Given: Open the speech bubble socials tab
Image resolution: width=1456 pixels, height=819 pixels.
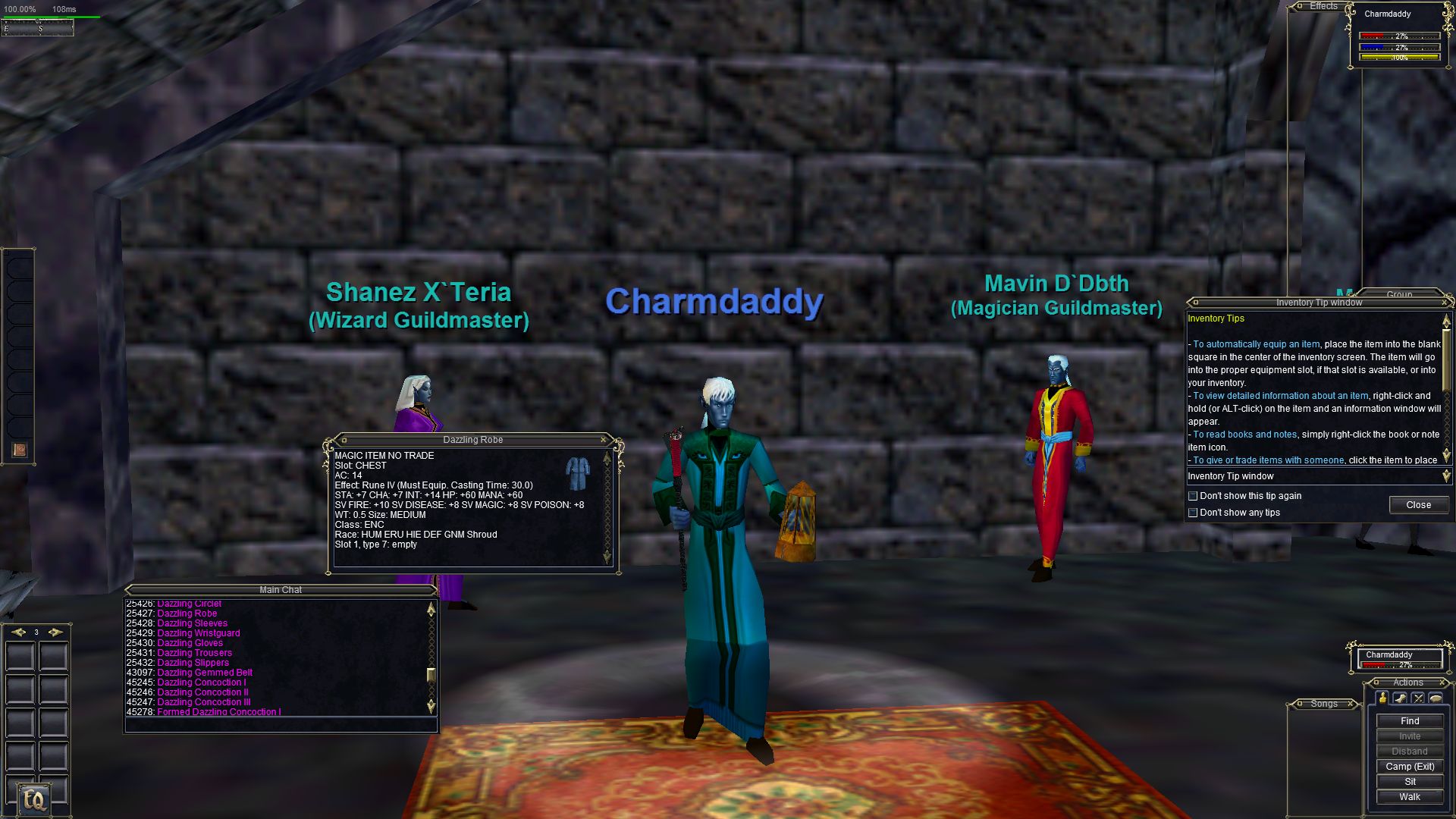Looking at the screenshot, I should tap(1436, 698).
